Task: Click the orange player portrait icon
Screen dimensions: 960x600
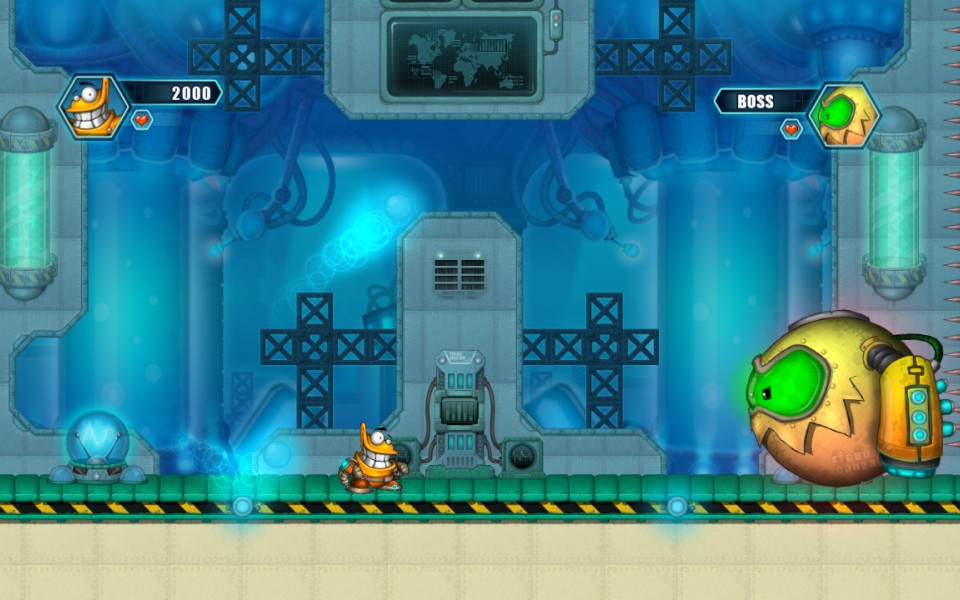Action: pyautogui.click(x=93, y=107)
